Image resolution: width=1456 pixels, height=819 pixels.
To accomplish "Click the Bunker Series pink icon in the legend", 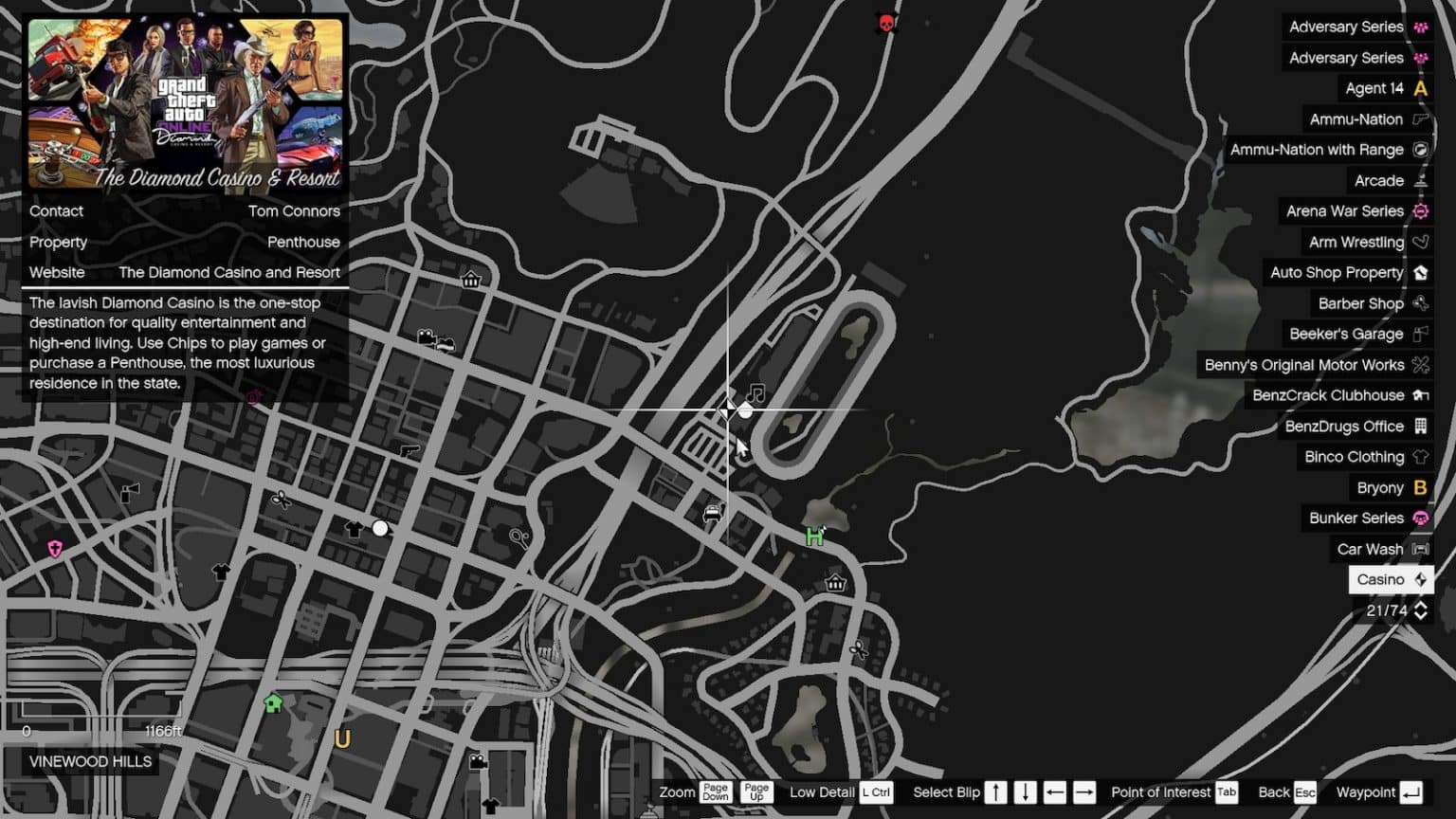I will (1419, 518).
